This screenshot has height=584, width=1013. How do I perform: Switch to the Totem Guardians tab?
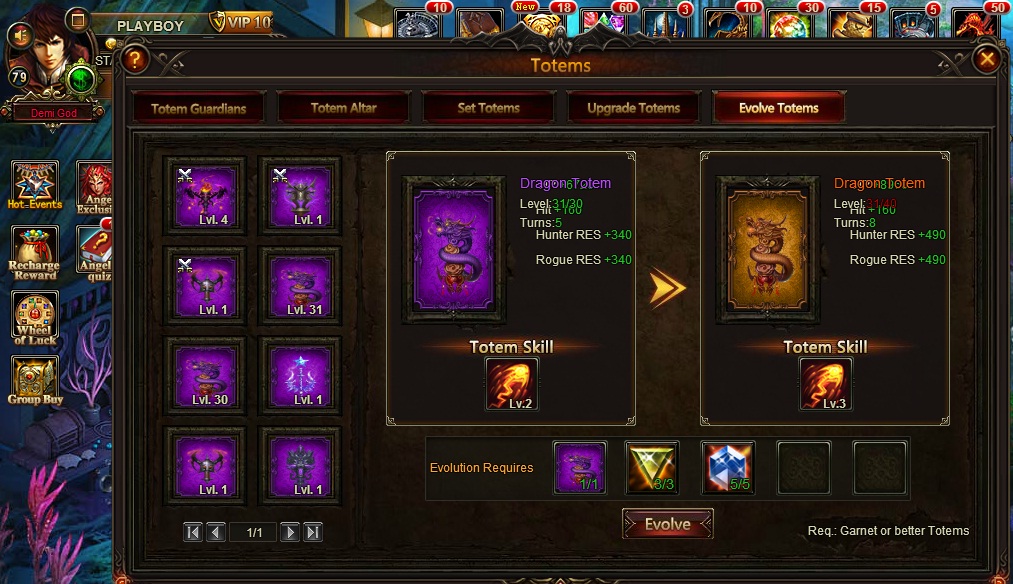click(198, 108)
